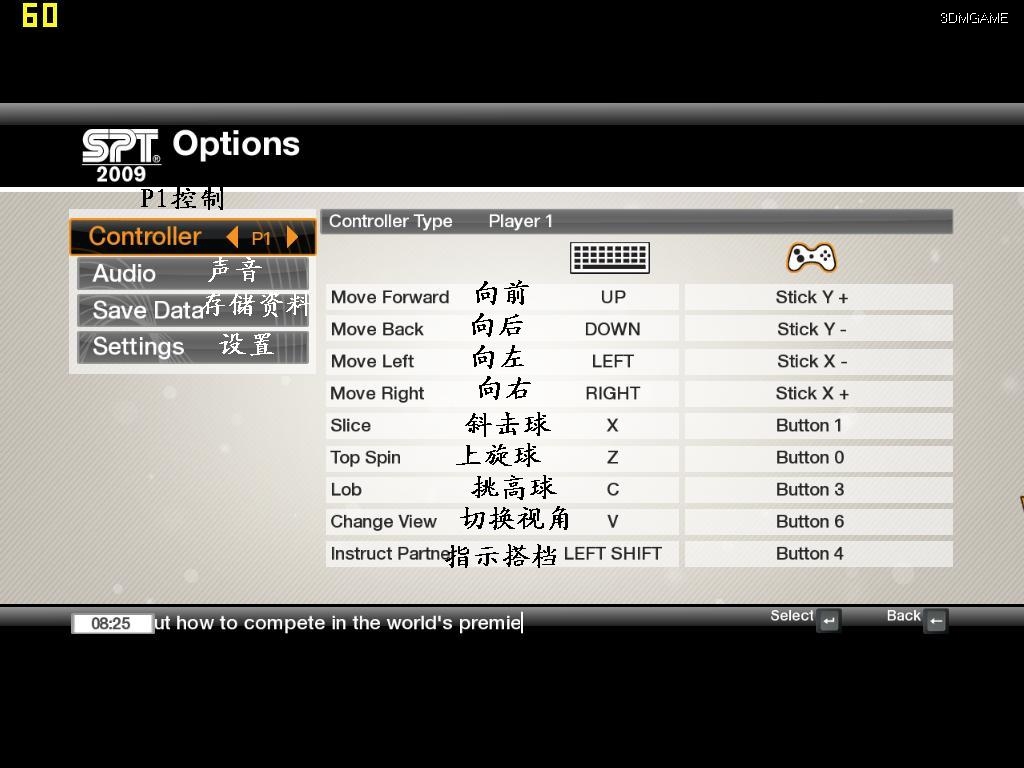Change the Top Spin keyboard binding Z

[613, 457]
